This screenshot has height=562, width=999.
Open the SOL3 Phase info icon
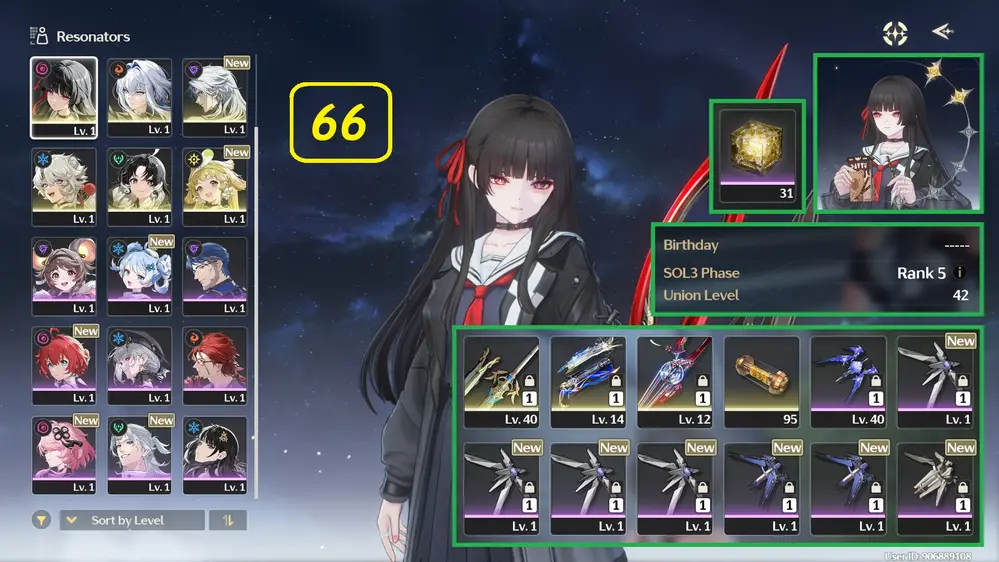point(960,273)
